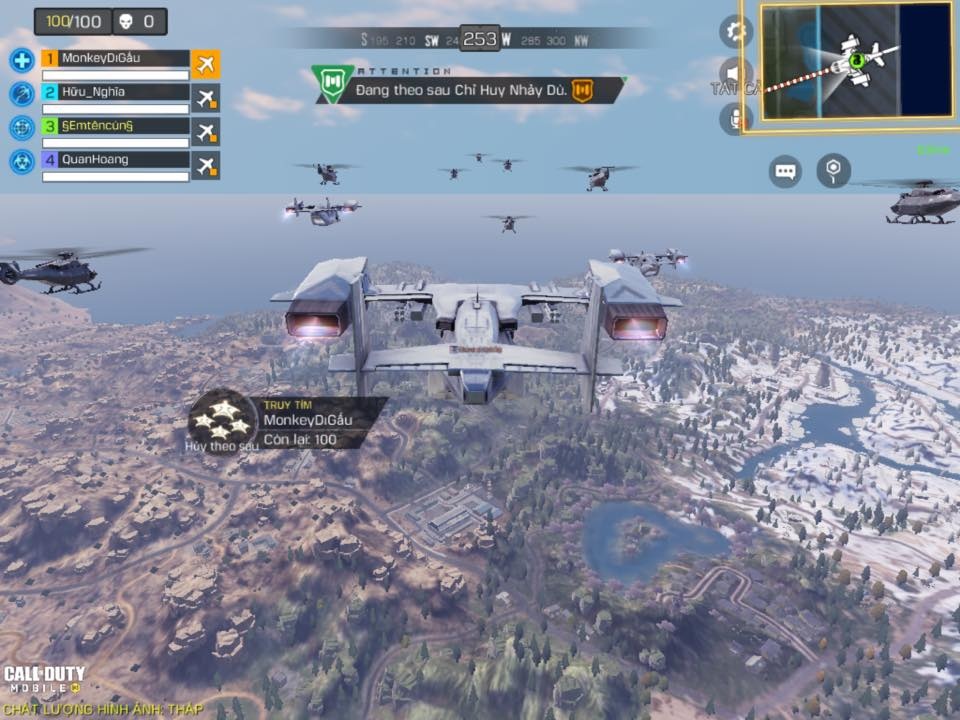The height and width of the screenshot is (720, 960).
Task: Click the plane icon beside Hữu_Nghĩa
Action: [x=206, y=98]
